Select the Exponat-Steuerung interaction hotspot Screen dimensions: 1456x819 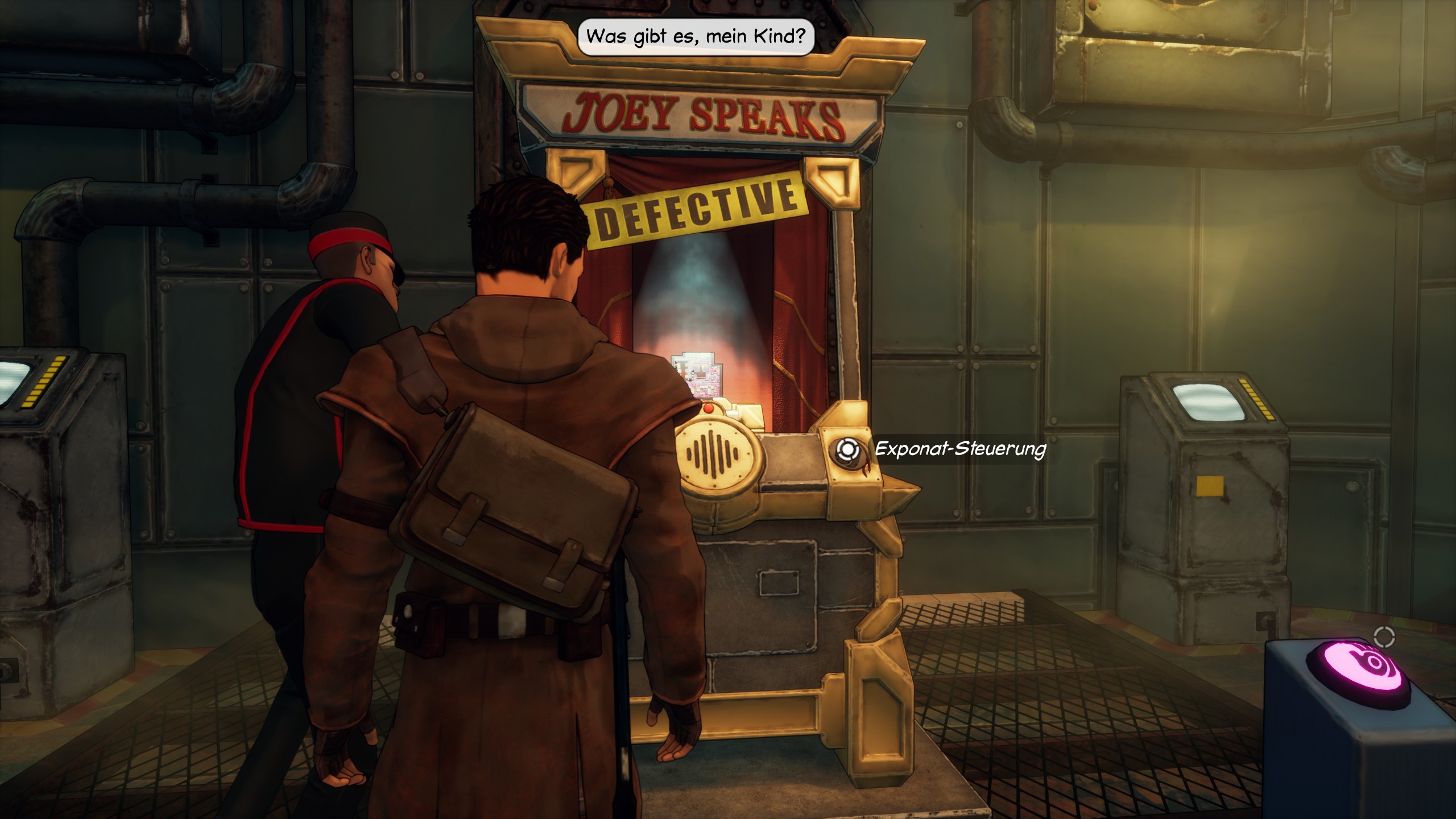click(847, 449)
